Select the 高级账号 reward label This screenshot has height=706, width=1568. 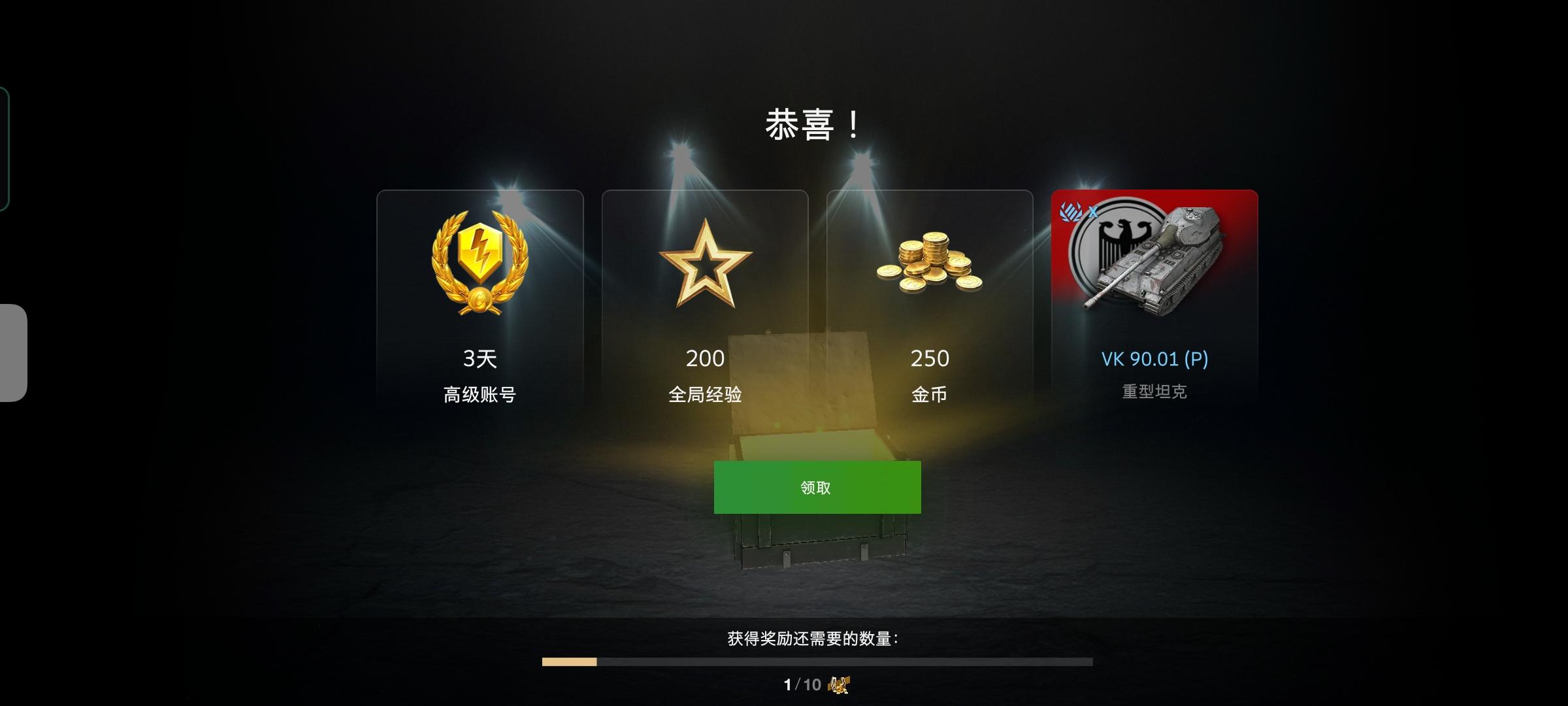[480, 394]
